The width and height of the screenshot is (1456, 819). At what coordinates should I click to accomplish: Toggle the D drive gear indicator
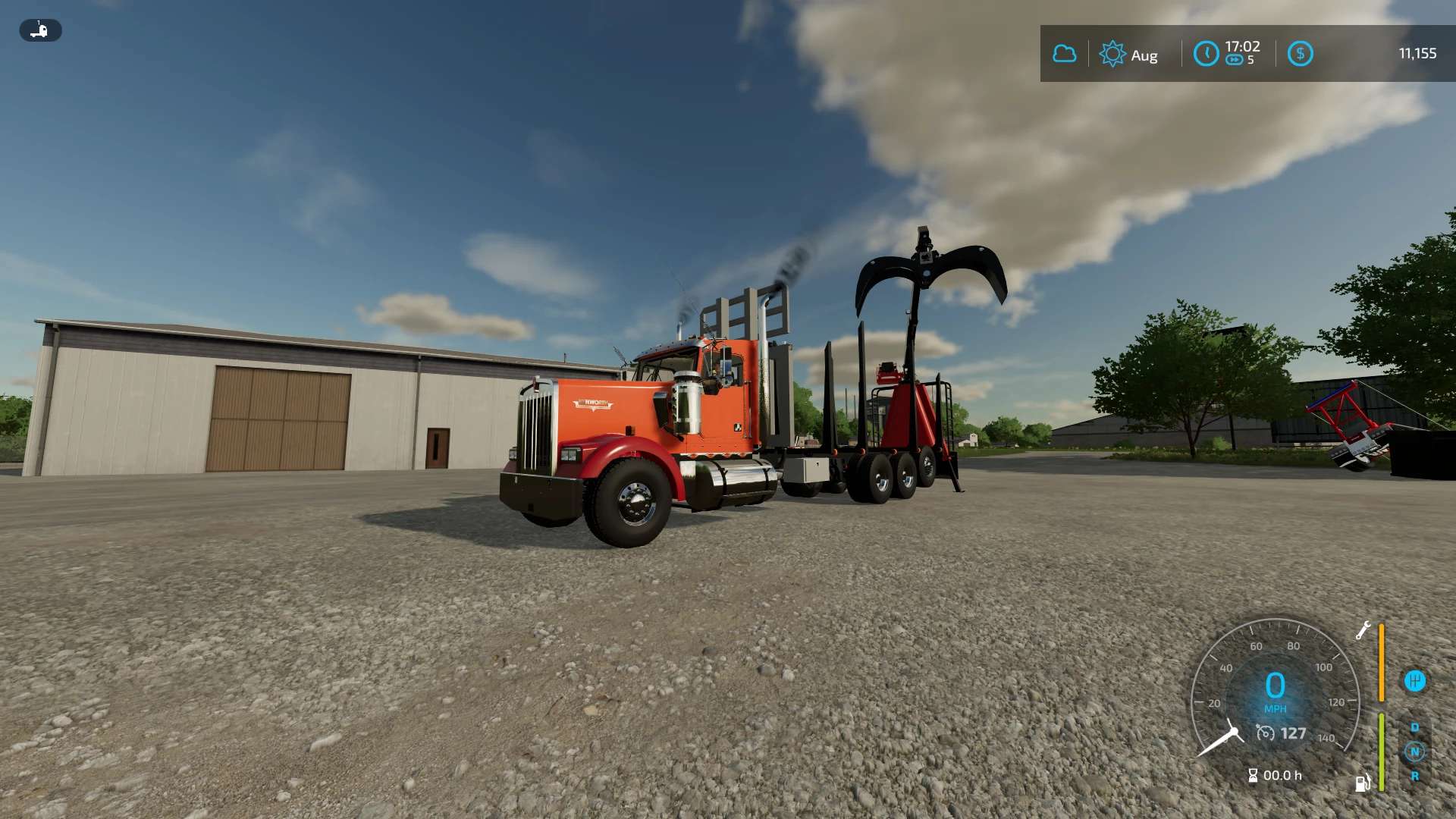(x=1415, y=727)
